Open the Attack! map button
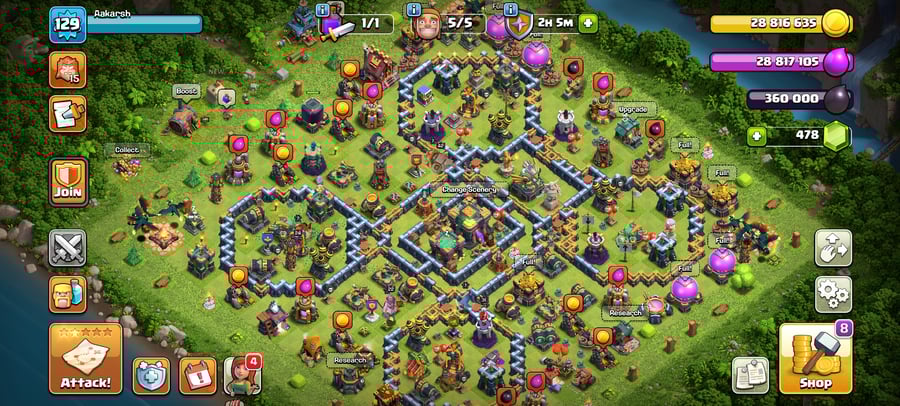This screenshot has width=900, height=406. 85,358
